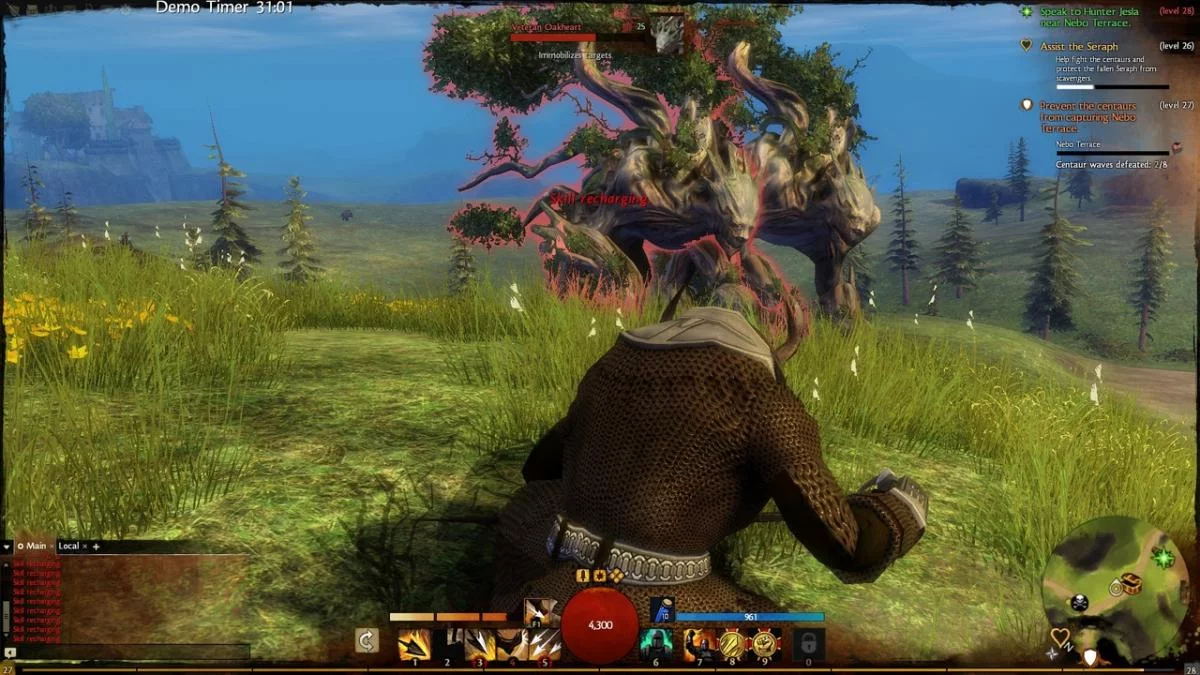Image resolution: width=1200 pixels, height=675 pixels.
Task: Click the chat text input field
Action: 130,652
